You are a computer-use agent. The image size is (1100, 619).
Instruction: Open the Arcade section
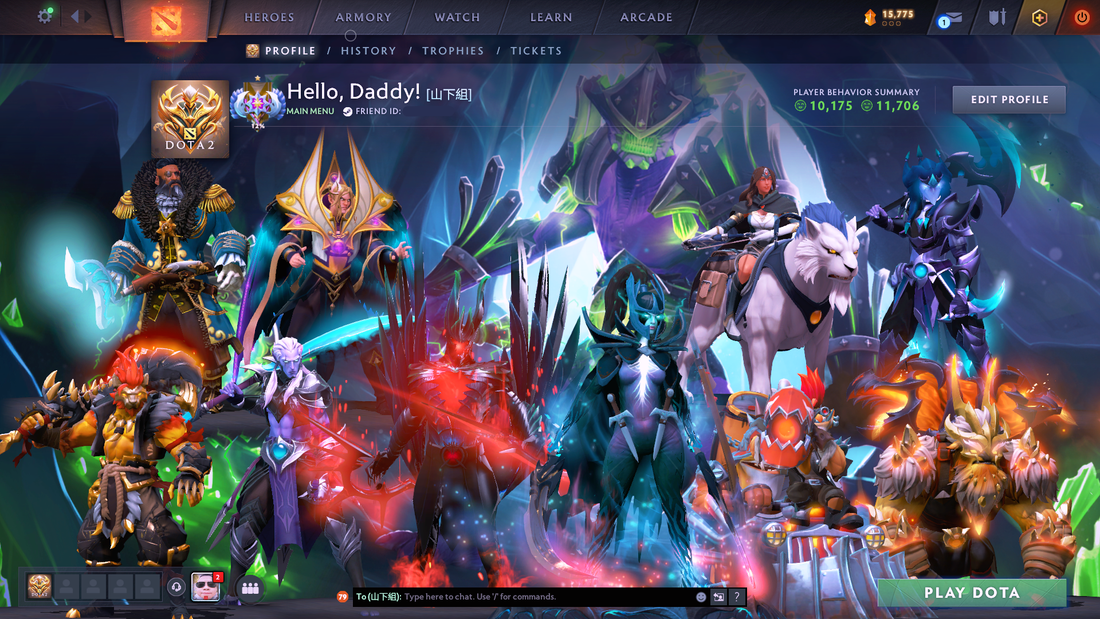point(646,17)
